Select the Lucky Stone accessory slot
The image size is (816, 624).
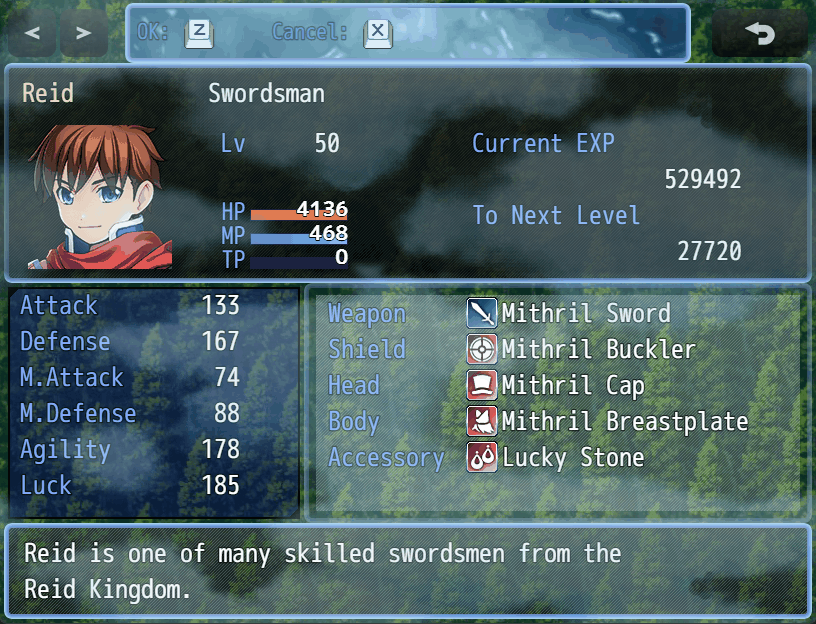[x=556, y=458]
